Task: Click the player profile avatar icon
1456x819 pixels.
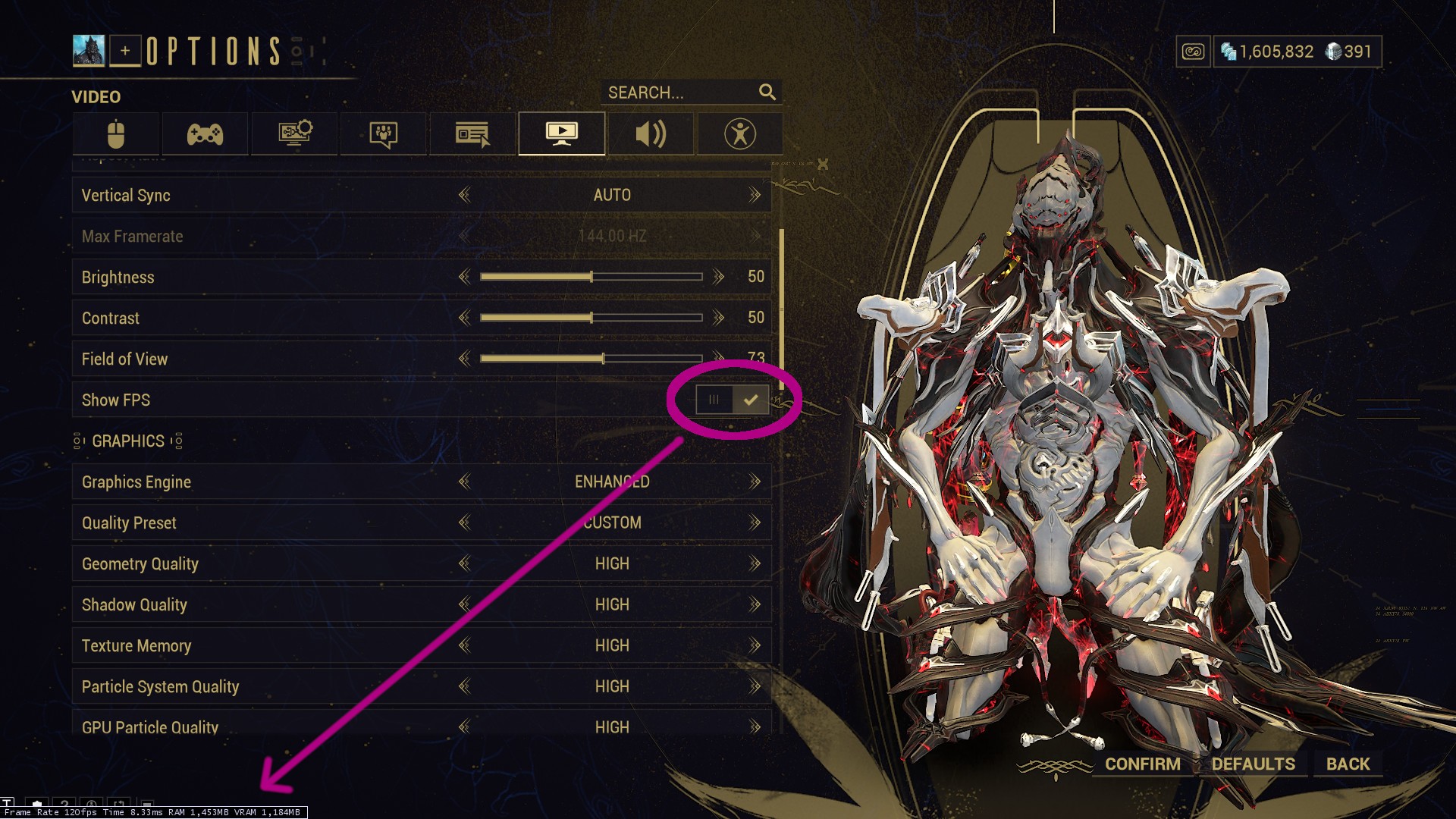Action: pyautogui.click(x=89, y=51)
